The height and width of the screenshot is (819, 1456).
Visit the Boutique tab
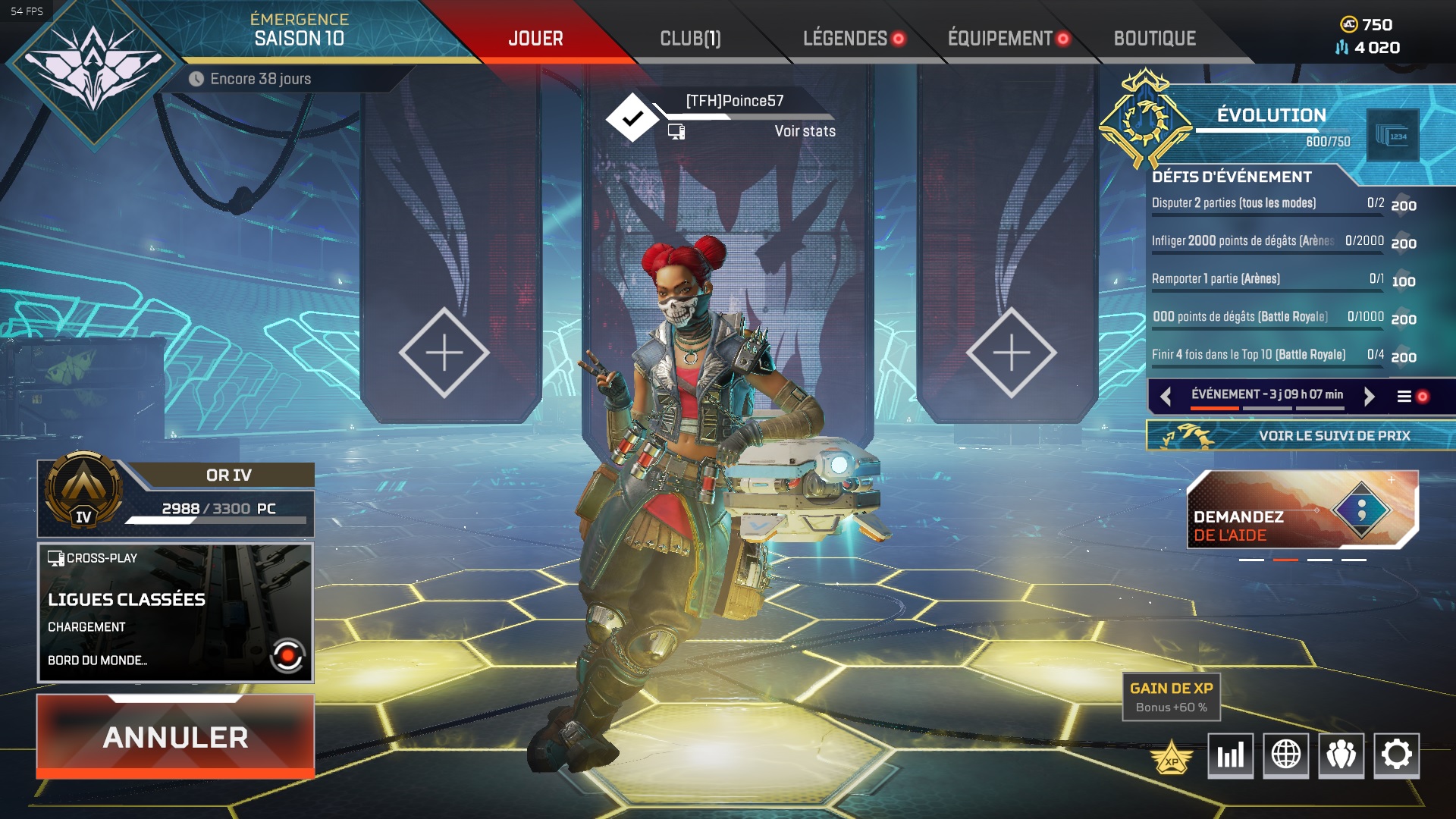tap(1154, 39)
